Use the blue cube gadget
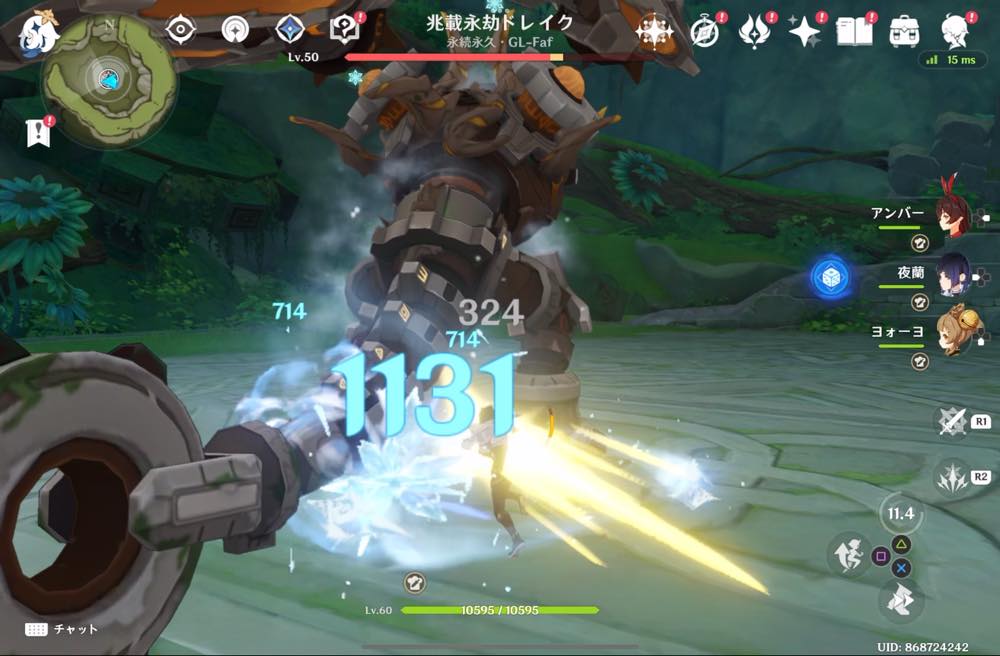The image size is (1000, 656). 831,277
